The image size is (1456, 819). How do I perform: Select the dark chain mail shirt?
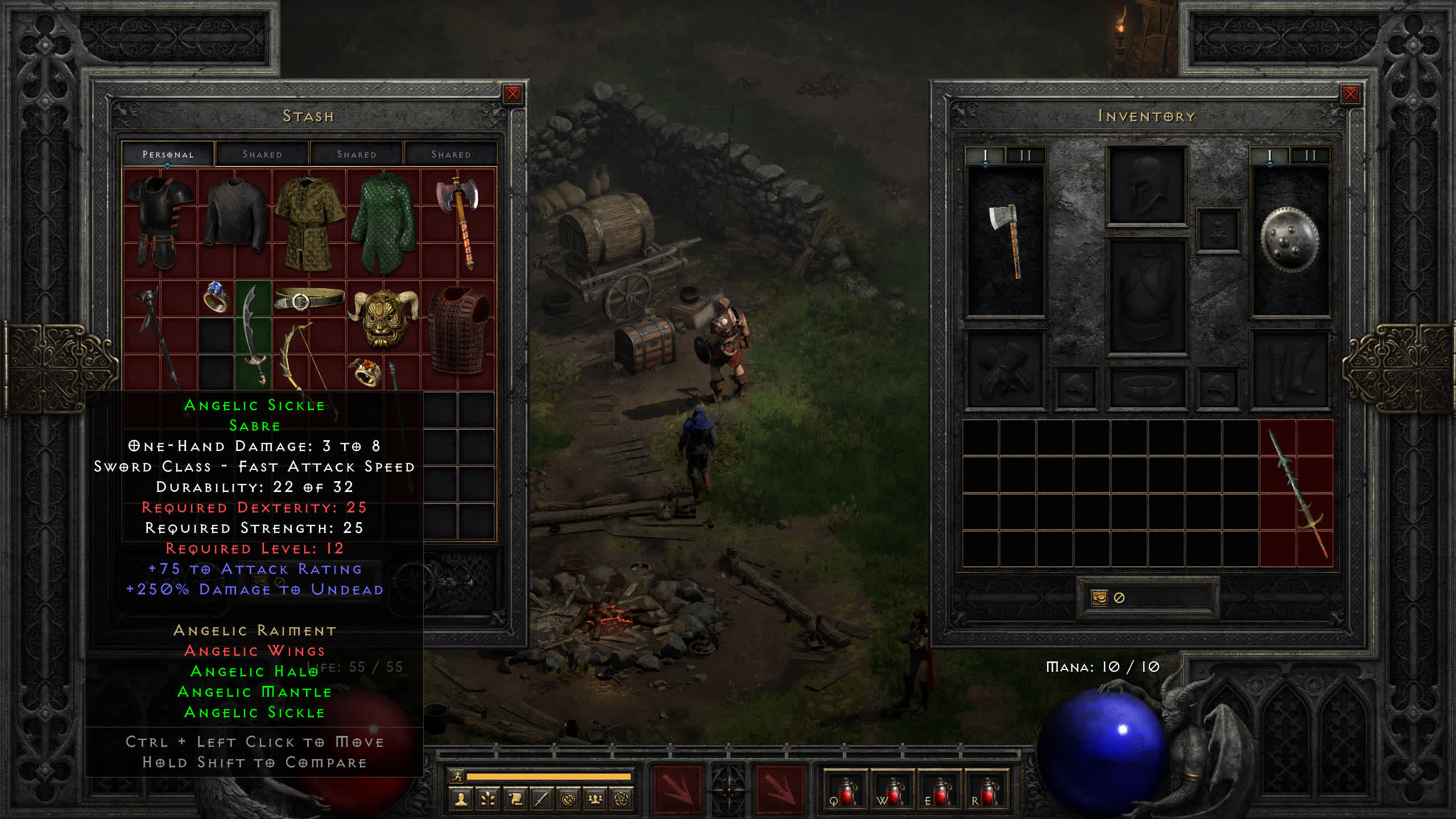click(235, 216)
